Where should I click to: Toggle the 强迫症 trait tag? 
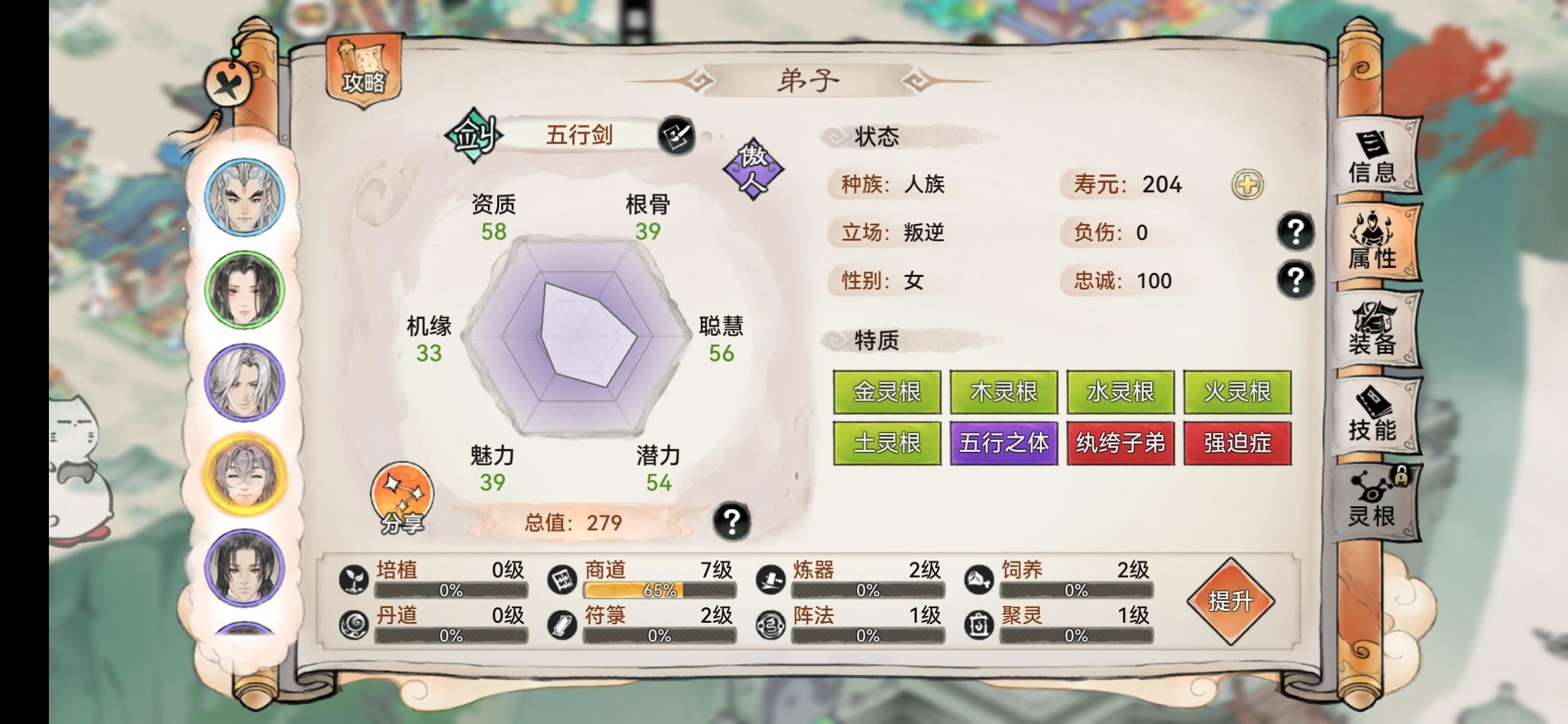point(1237,443)
